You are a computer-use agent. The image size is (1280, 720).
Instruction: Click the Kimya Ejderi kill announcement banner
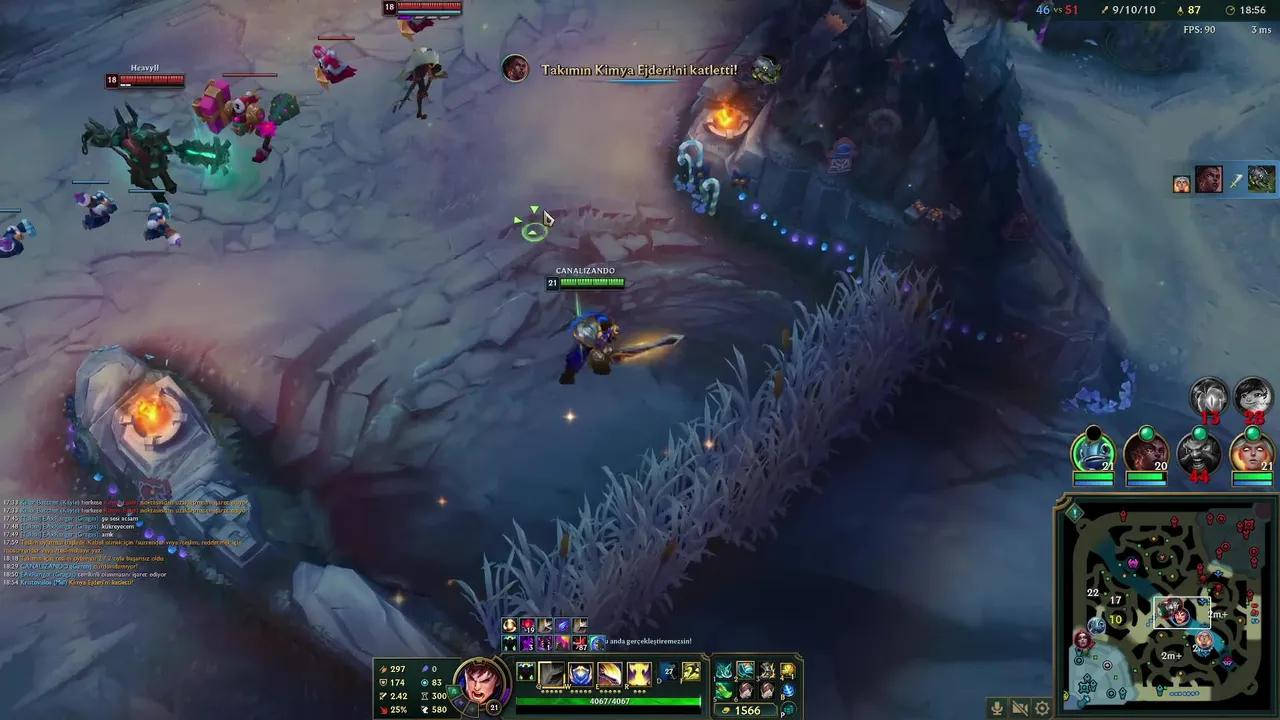tap(640, 70)
